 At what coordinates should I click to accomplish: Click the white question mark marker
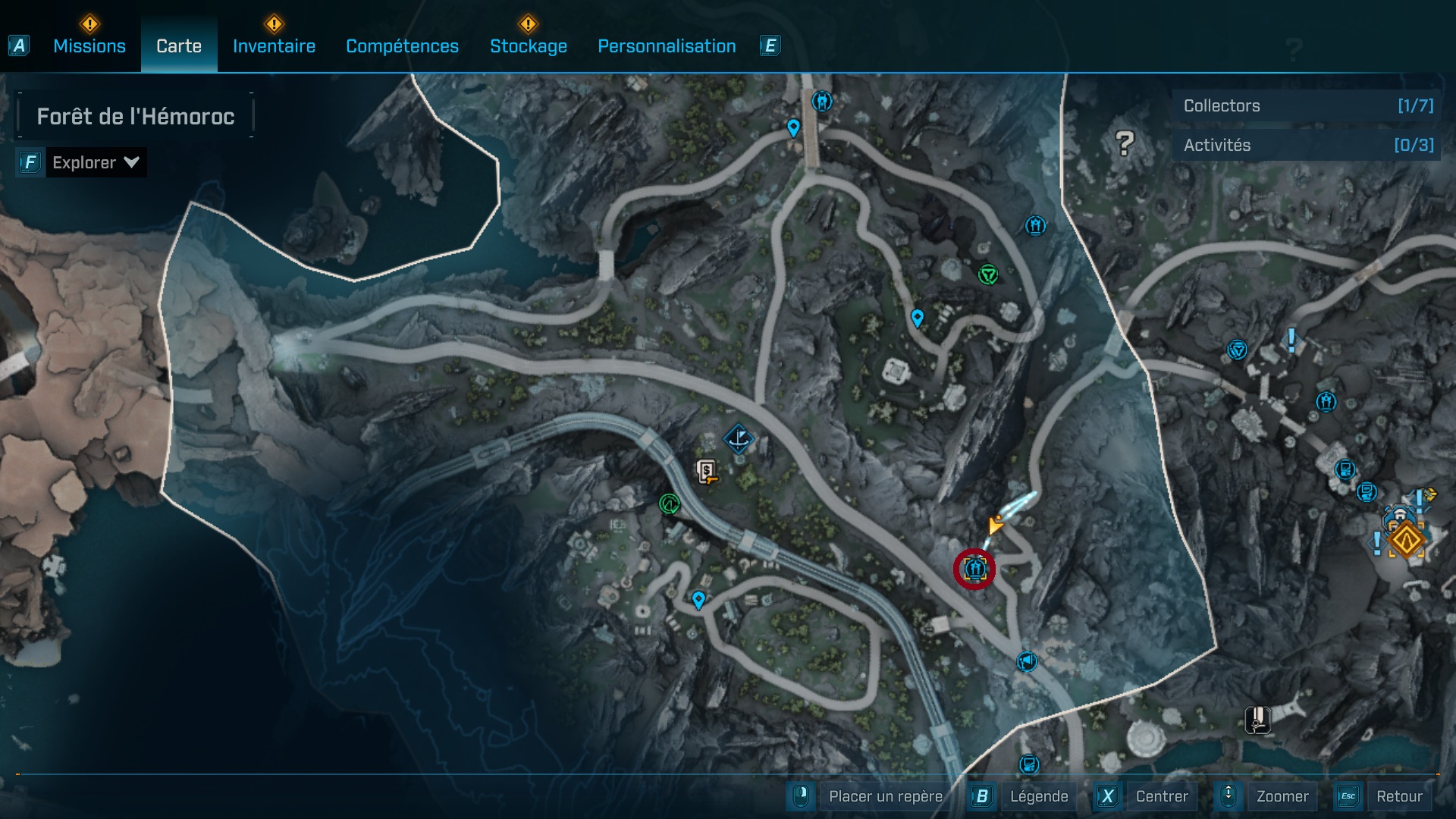1125,143
